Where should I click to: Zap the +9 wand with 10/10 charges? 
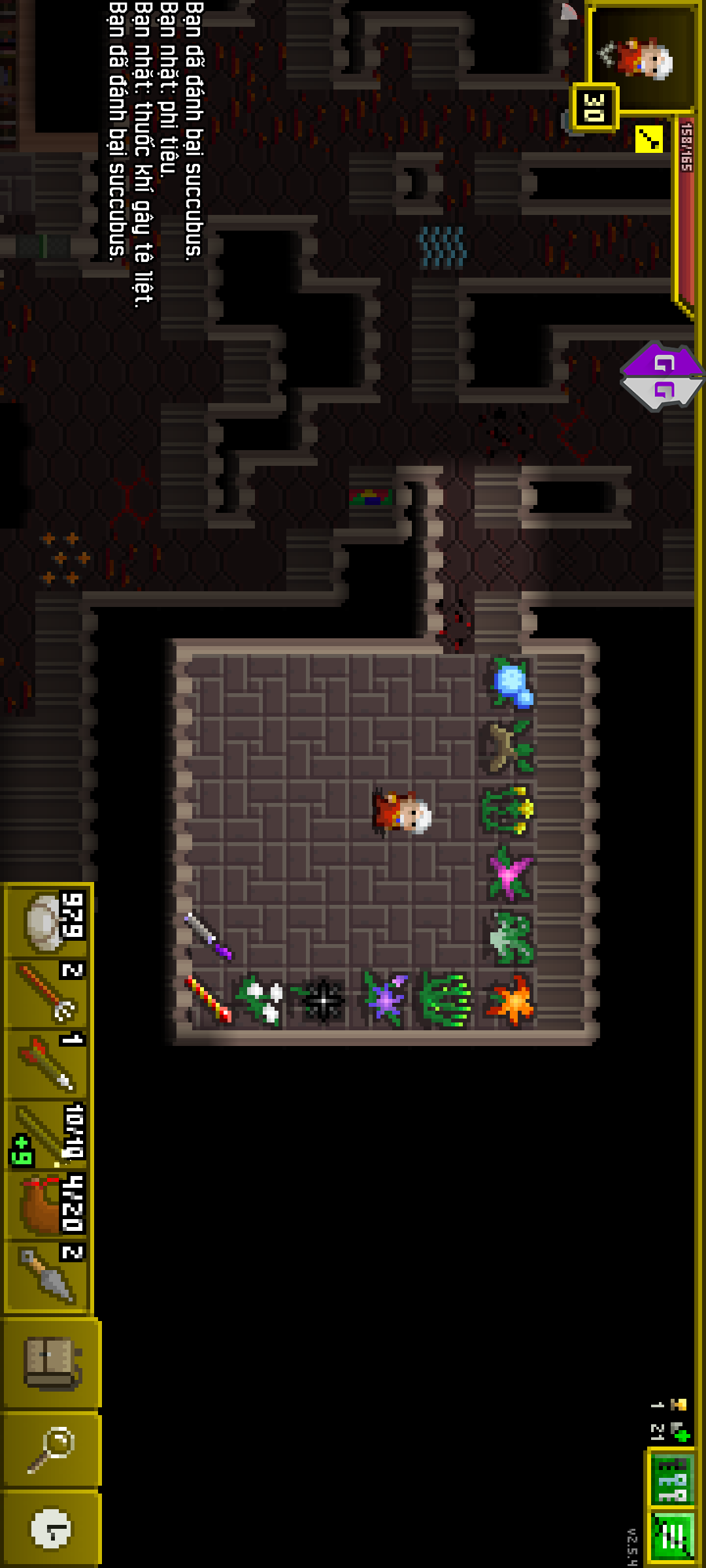tap(49, 1135)
